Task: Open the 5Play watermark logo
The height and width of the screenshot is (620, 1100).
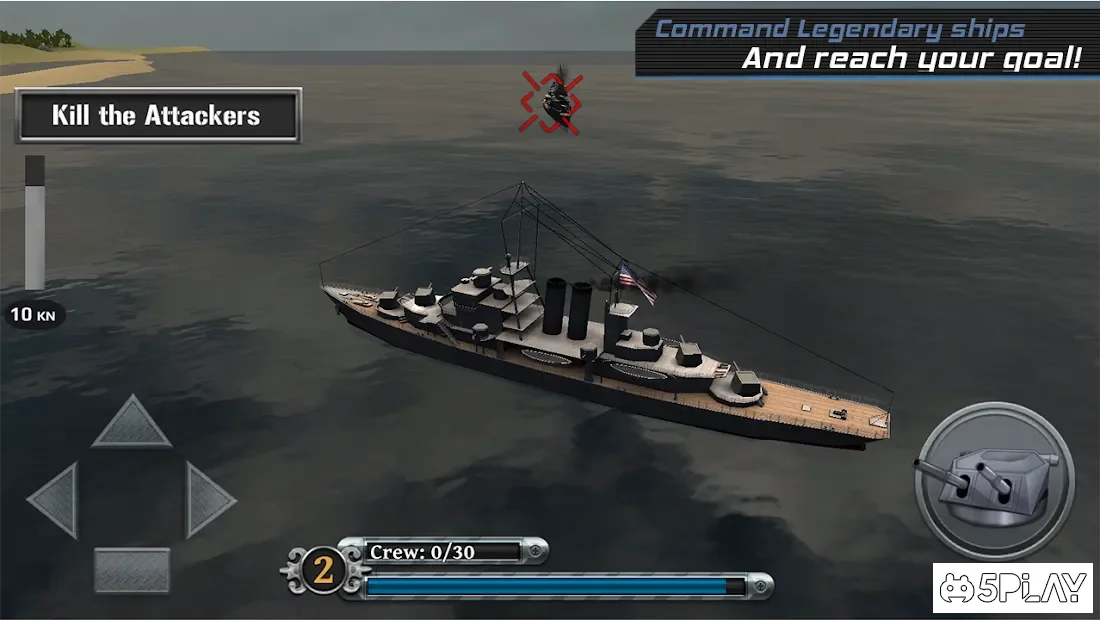Action: click(x=1013, y=587)
